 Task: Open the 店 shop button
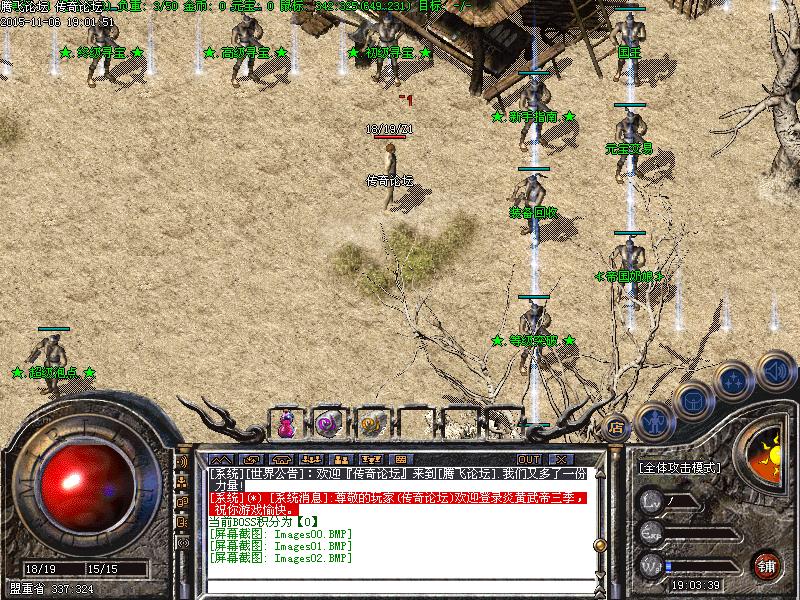pos(616,424)
